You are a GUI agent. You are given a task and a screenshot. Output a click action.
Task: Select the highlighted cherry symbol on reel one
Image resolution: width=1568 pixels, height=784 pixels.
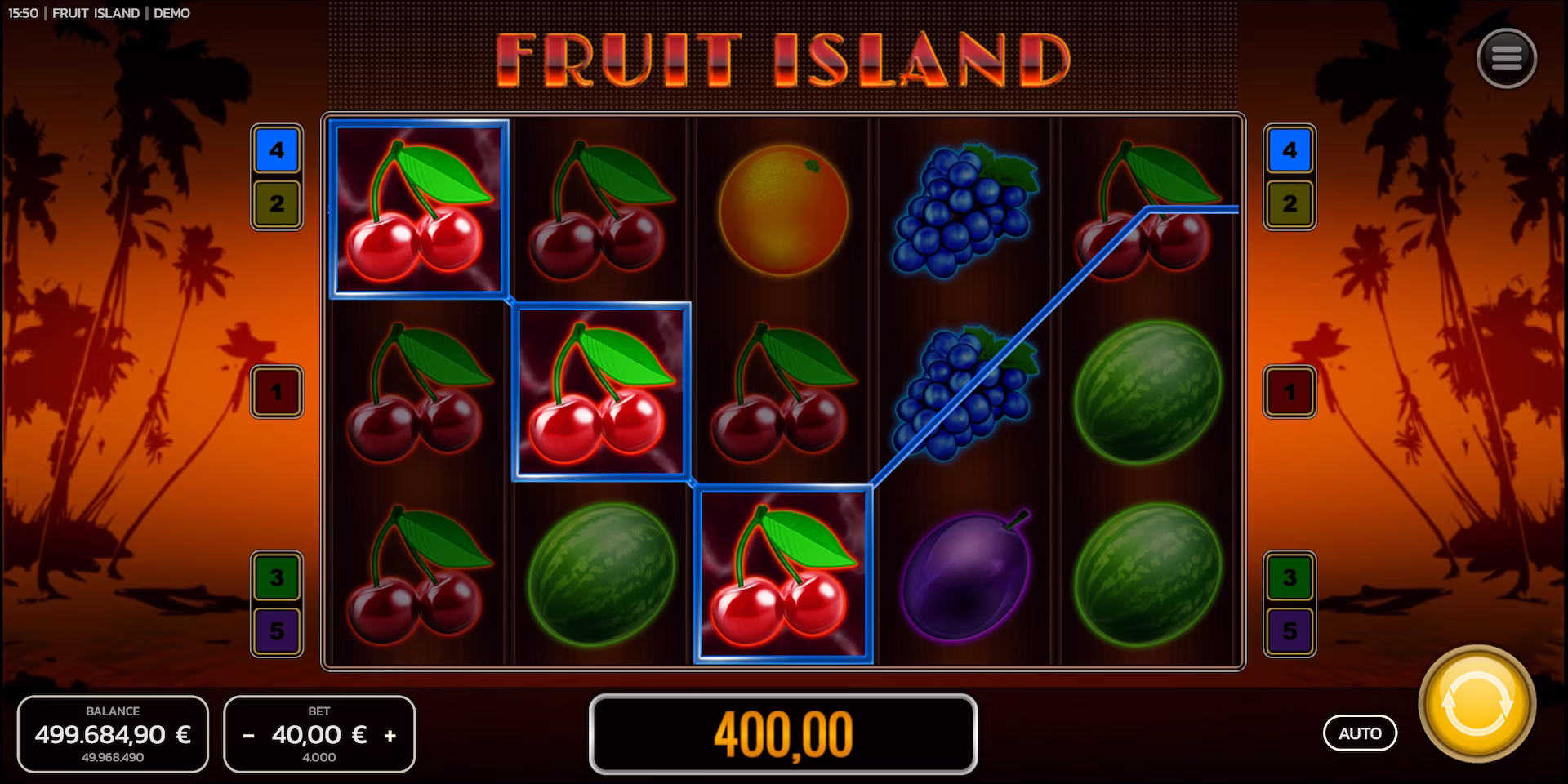pos(418,208)
